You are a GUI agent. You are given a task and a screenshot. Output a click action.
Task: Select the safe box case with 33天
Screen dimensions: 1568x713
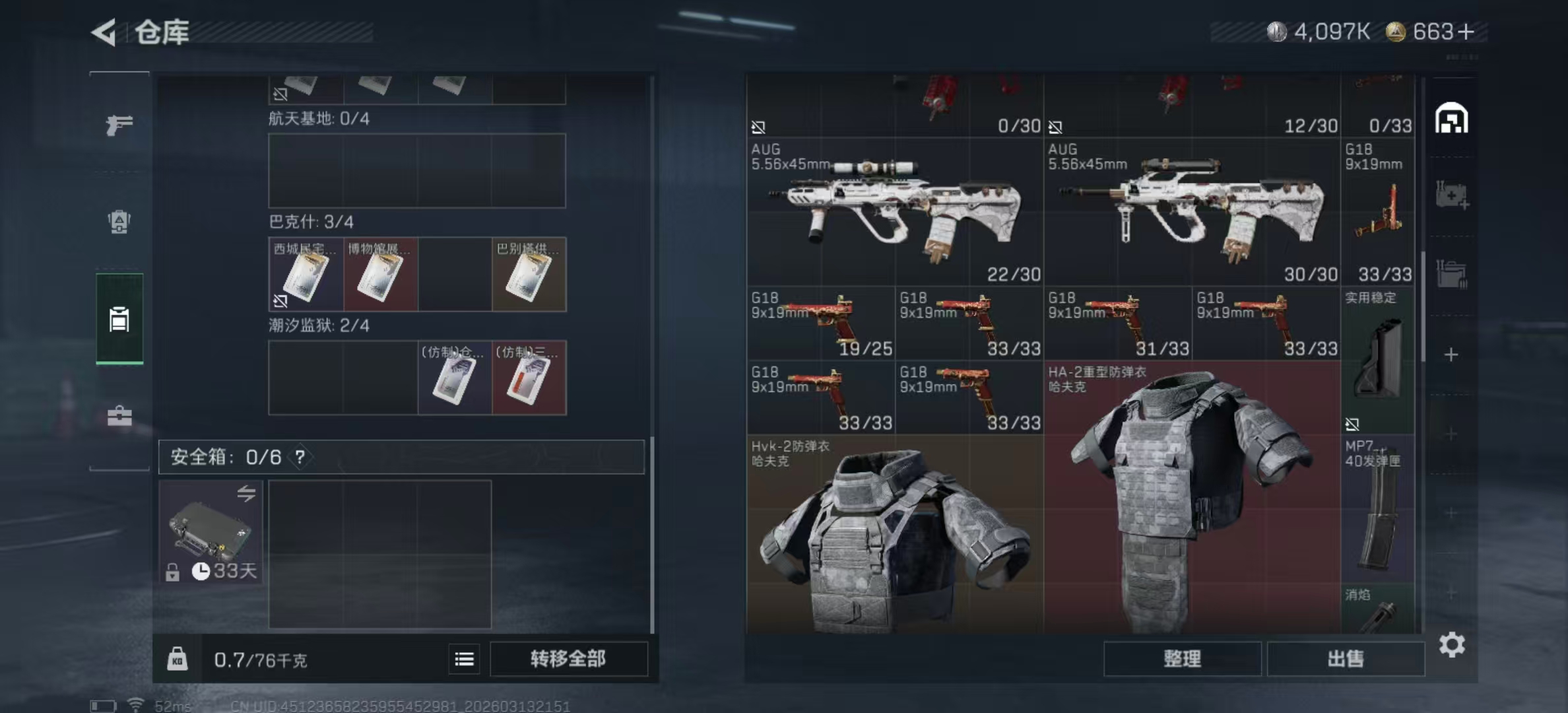point(211,532)
